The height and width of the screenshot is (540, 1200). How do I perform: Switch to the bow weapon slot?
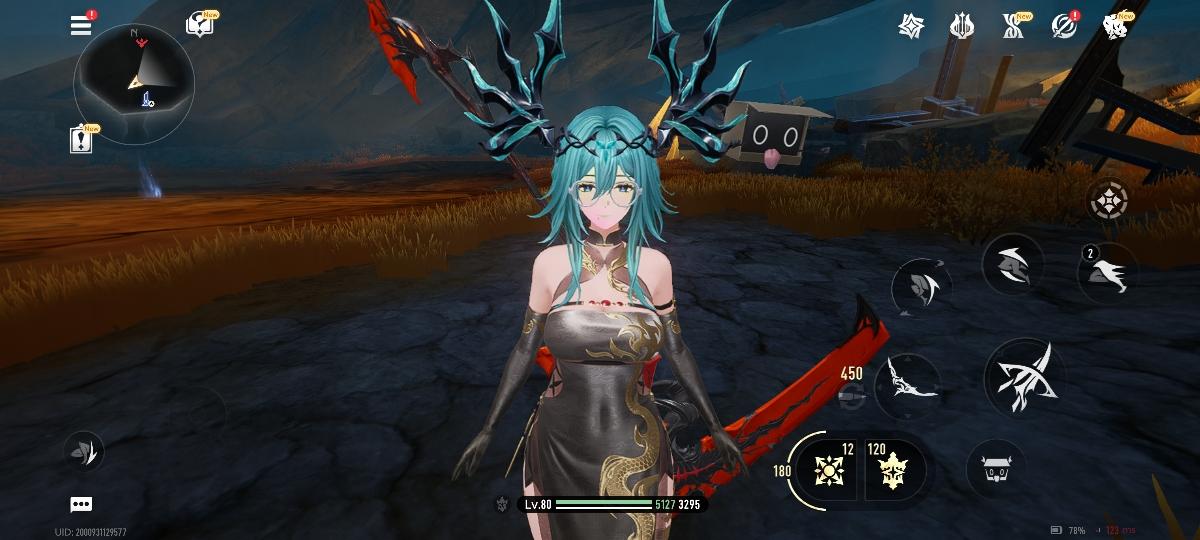(x=907, y=386)
